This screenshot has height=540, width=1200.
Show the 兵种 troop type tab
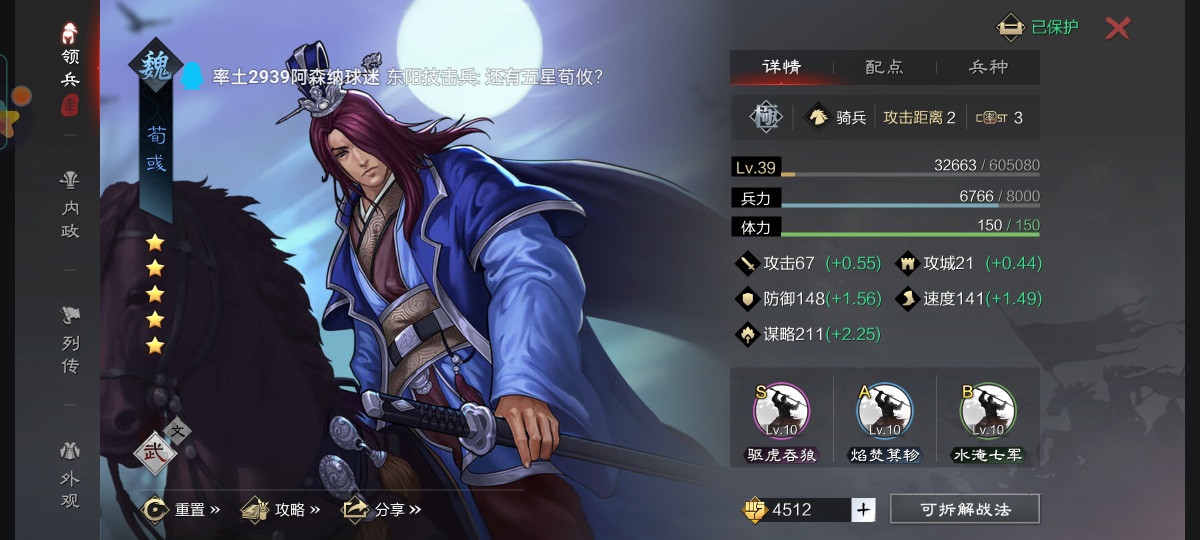coord(988,67)
